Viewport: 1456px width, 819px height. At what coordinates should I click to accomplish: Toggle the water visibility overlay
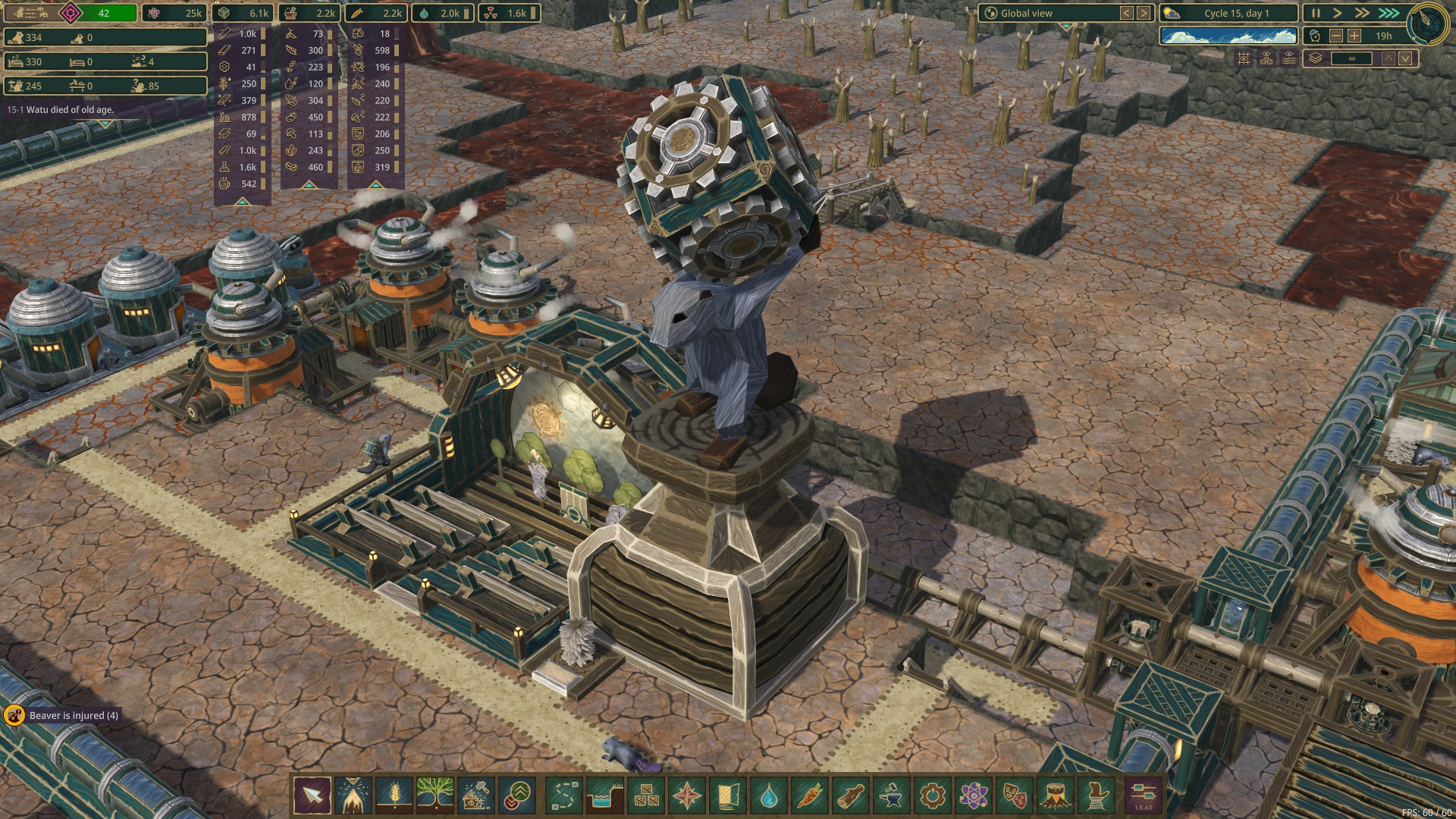[x=1289, y=58]
